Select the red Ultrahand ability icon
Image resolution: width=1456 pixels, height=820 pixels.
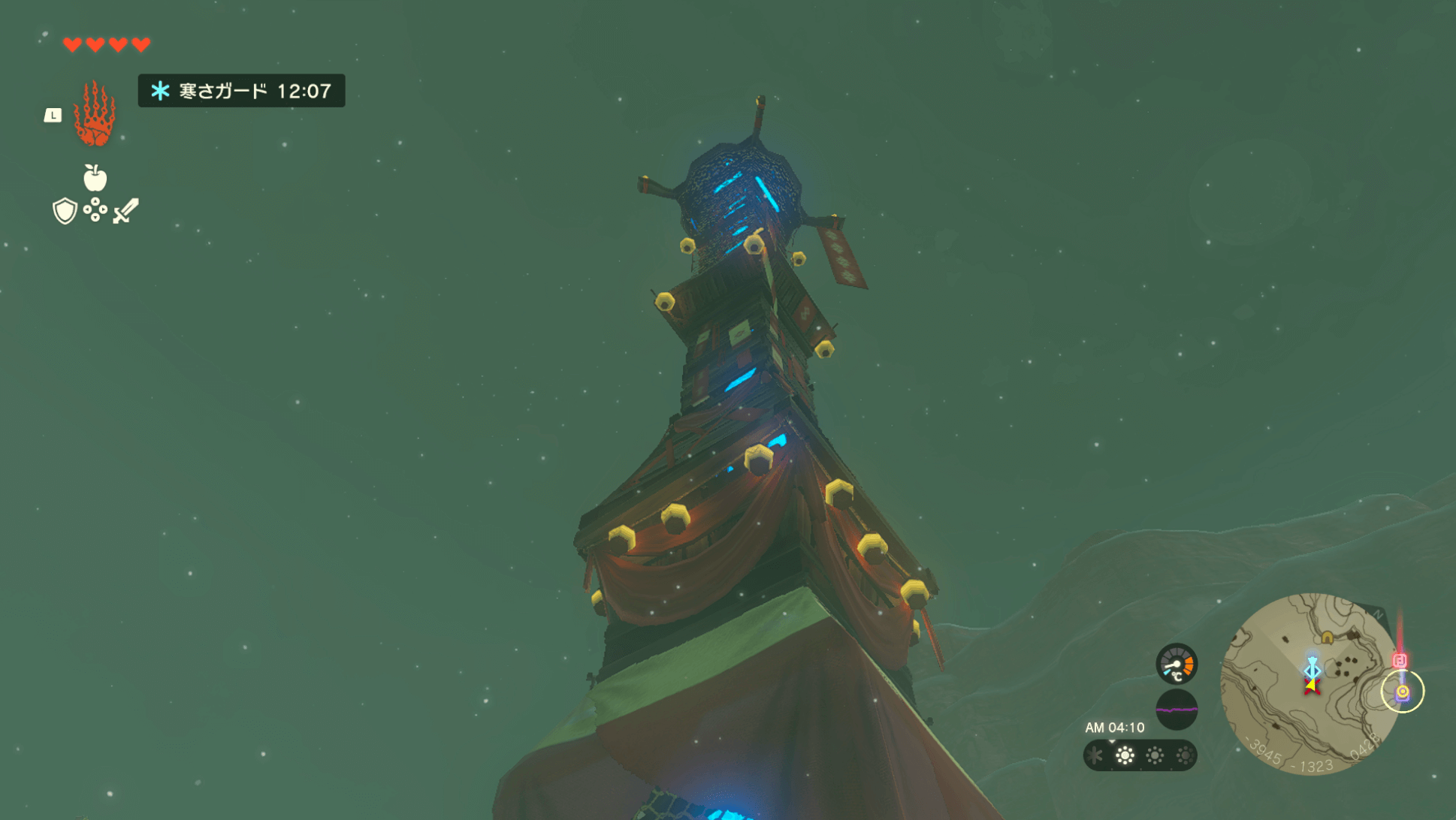pos(95,114)
